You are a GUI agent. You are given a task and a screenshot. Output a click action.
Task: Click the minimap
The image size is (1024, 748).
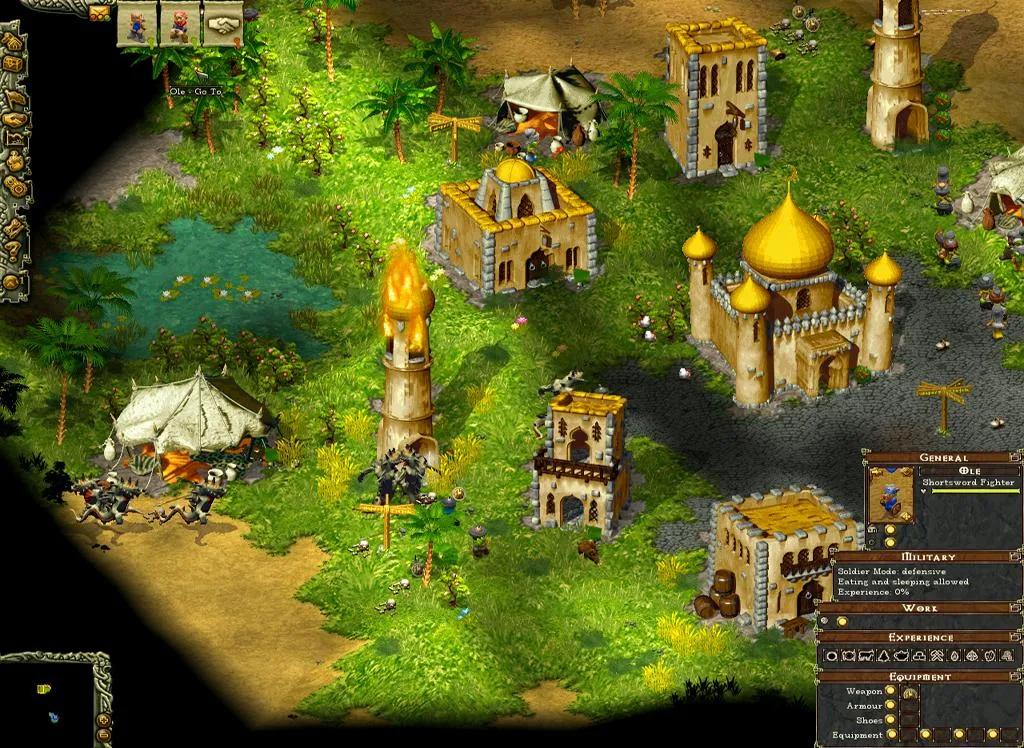coord(45,702)
